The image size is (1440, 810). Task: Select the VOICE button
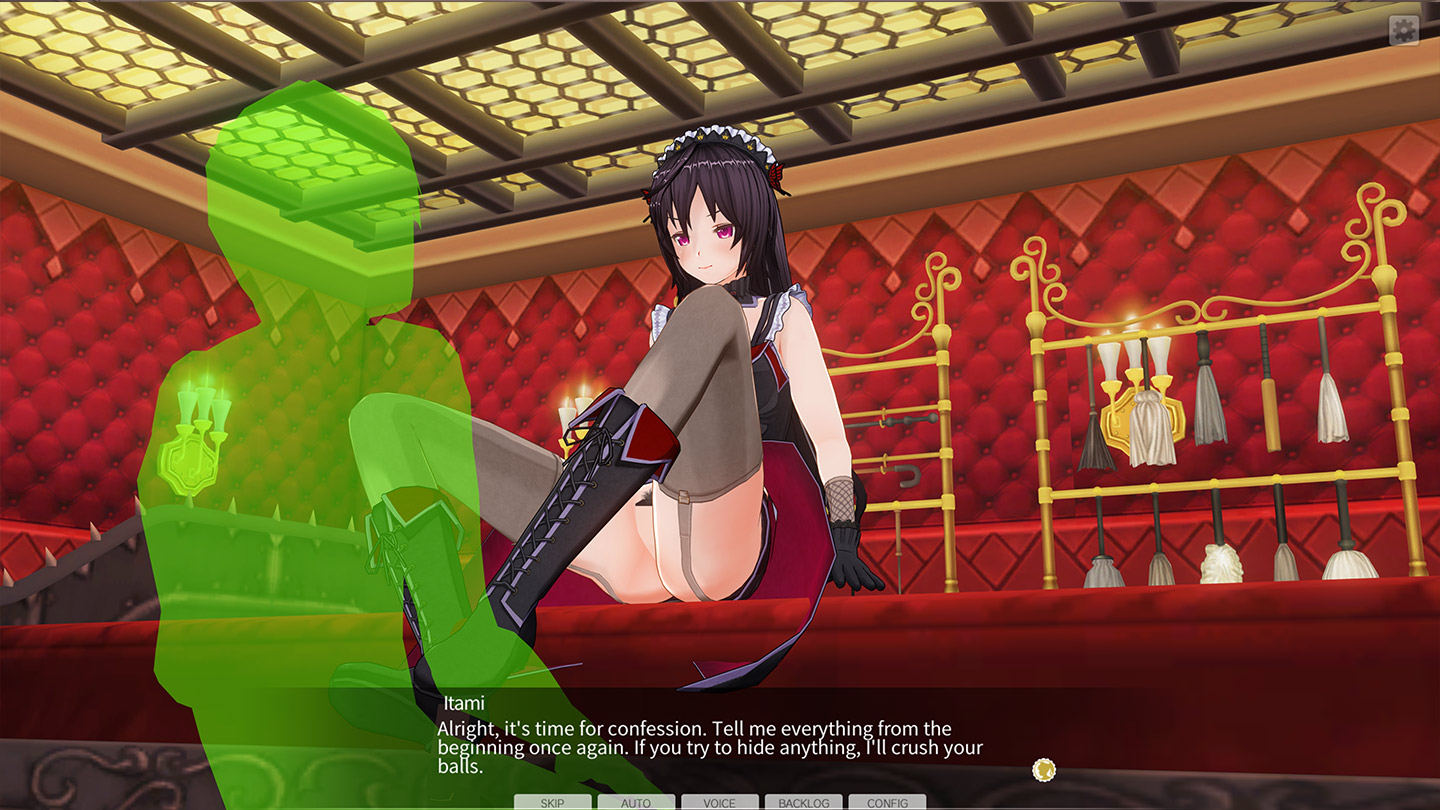[x=720, y=802]
